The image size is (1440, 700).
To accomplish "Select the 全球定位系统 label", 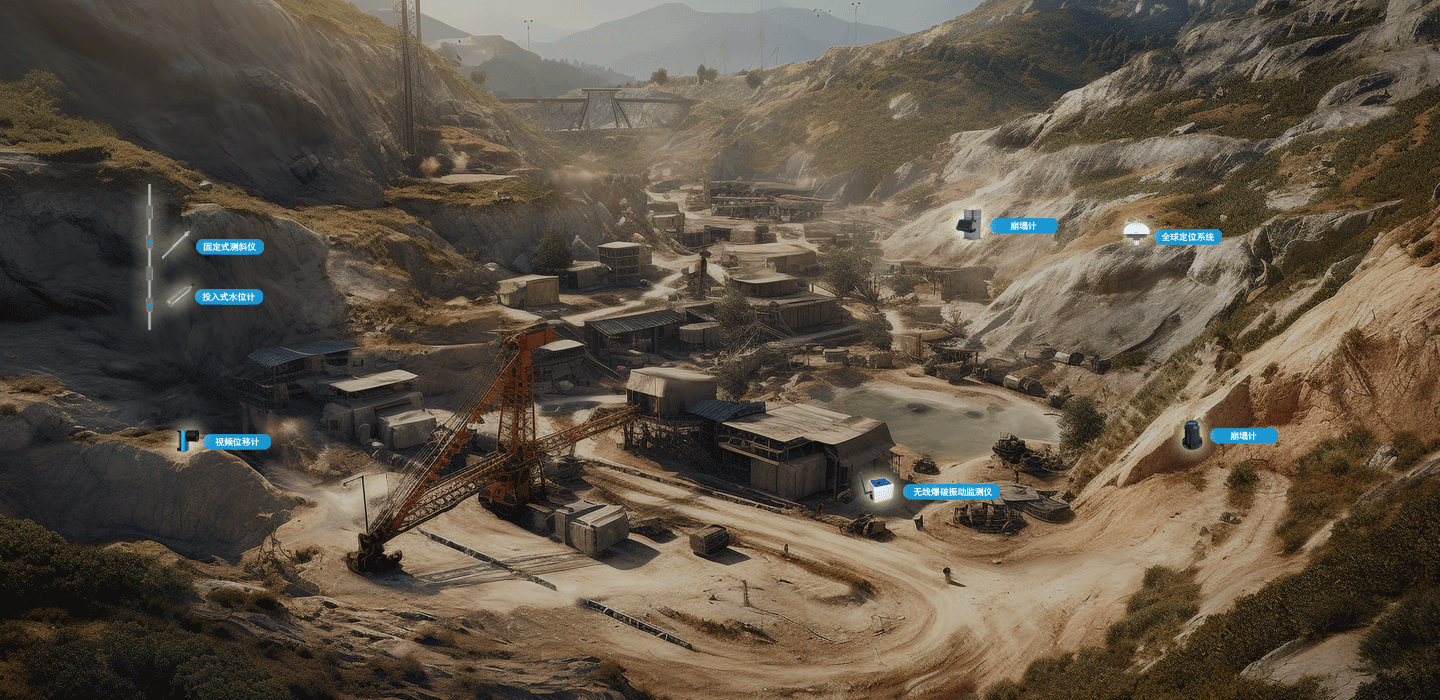I will [x=1188, y=237].
